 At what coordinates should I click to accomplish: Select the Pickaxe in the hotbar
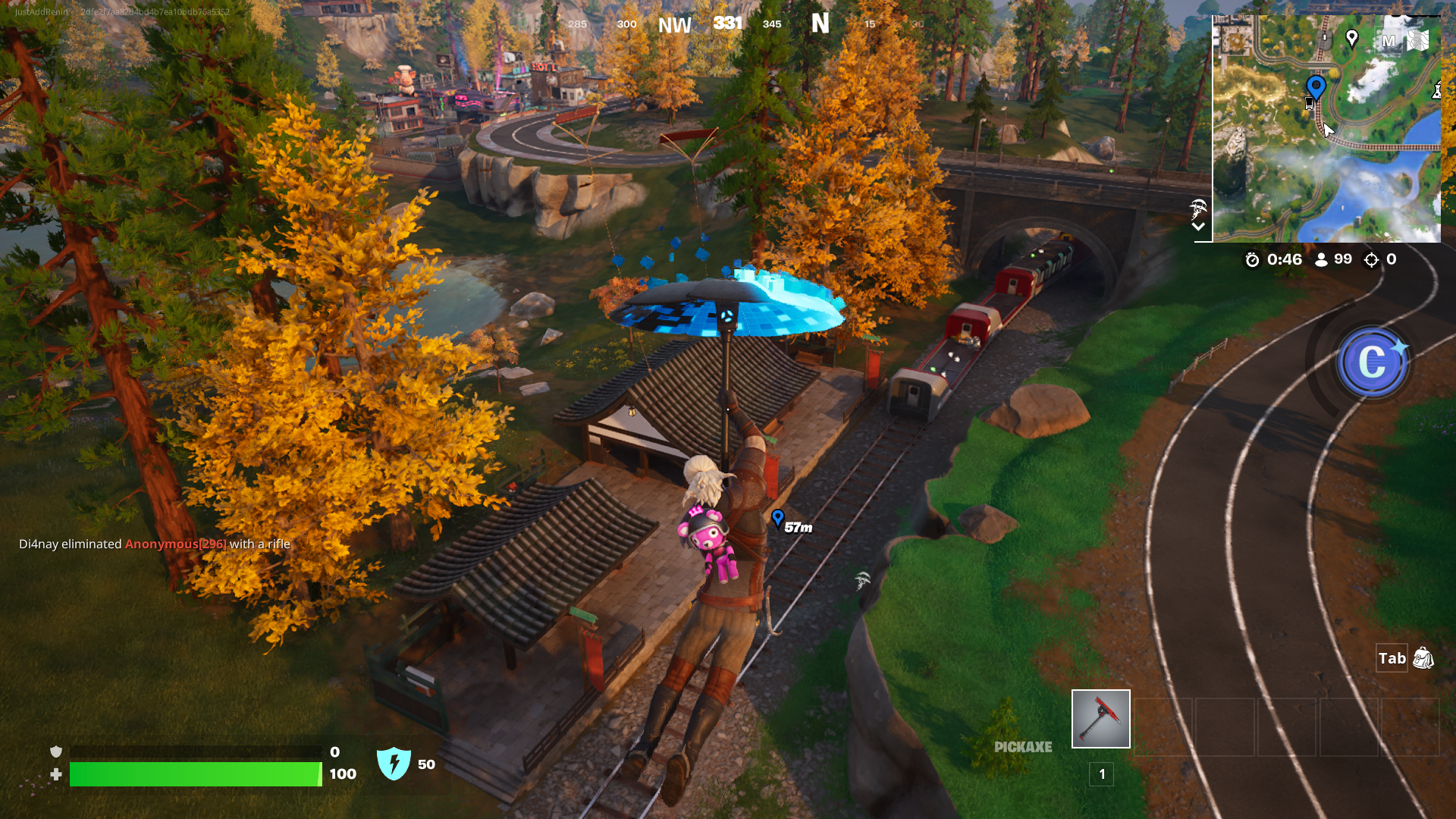tap(1100, 718)
